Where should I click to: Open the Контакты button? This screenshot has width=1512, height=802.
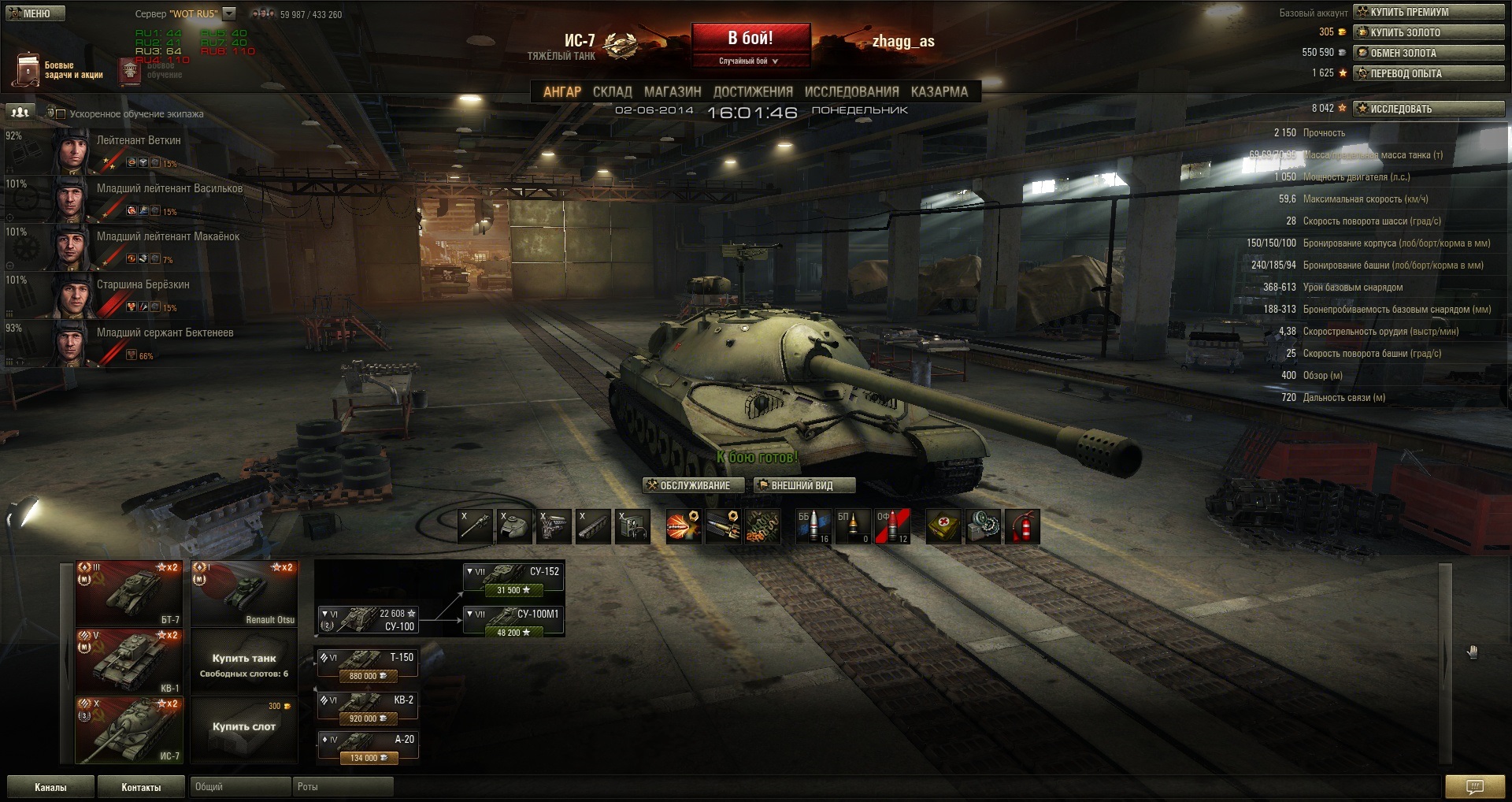coord(141,787)
